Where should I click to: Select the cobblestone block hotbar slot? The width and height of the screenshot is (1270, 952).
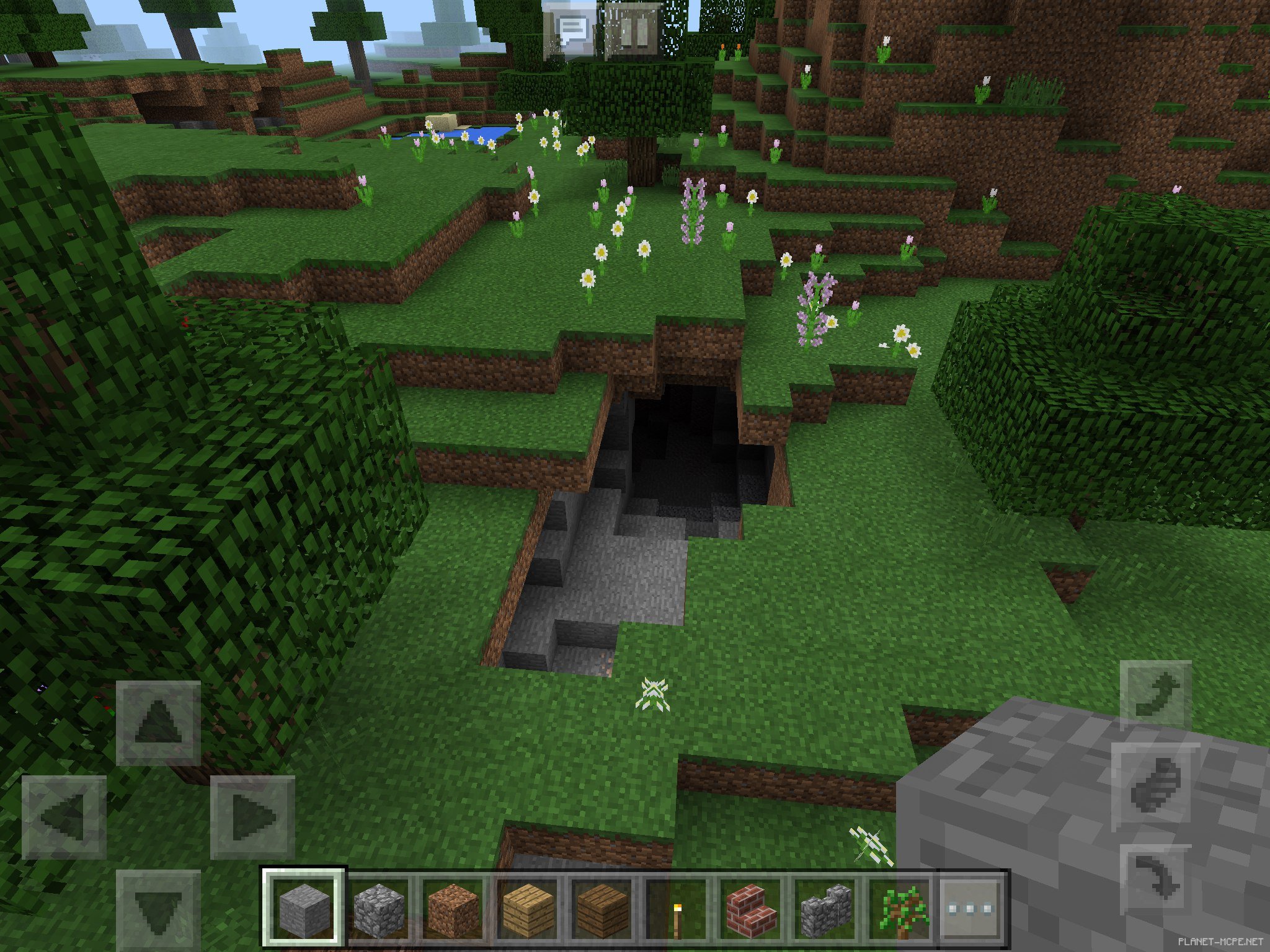pos(378,909)
